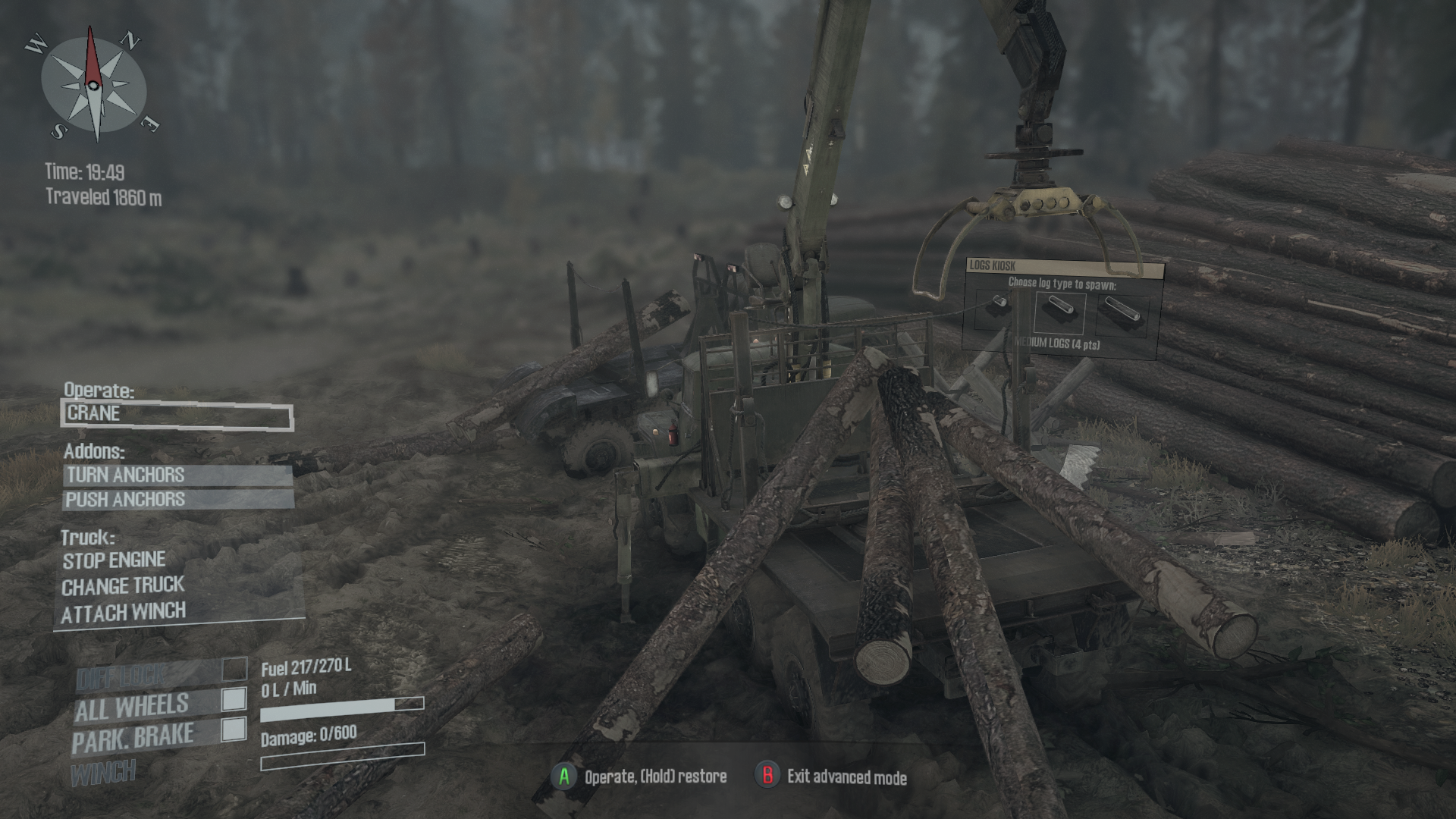The image size is (1456, 819).
Task: Open the Operate CRANE selector
Action: point(178,414)
